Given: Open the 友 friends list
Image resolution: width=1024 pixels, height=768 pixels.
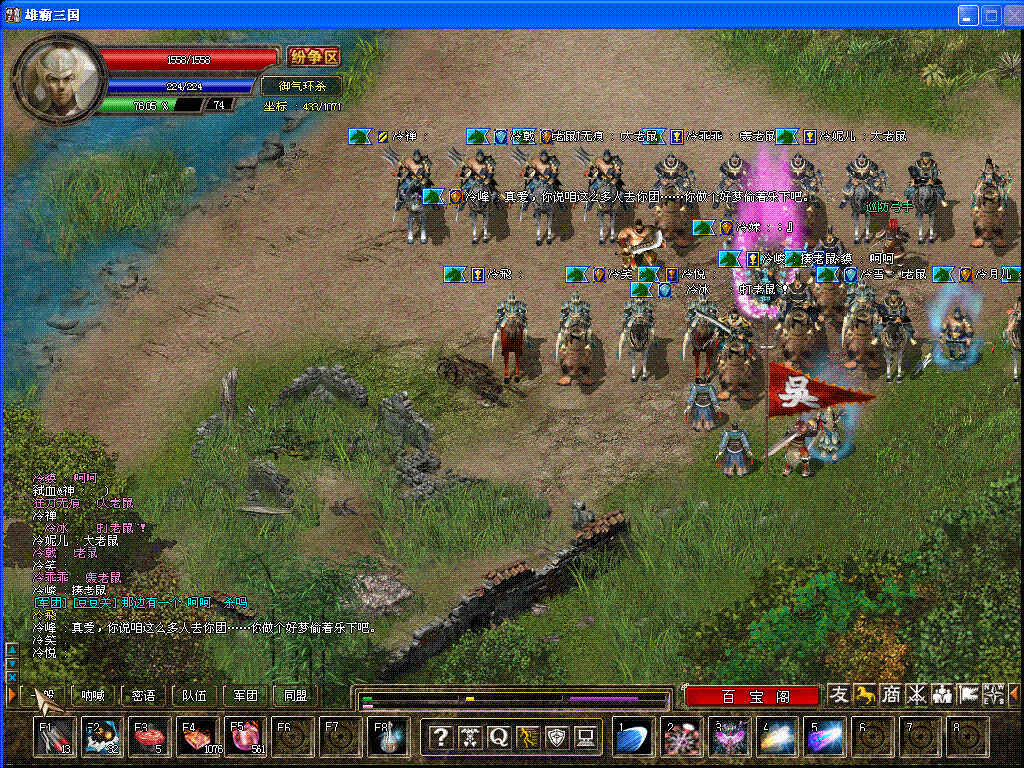Looking at the screenshot, I should point(839,694).
